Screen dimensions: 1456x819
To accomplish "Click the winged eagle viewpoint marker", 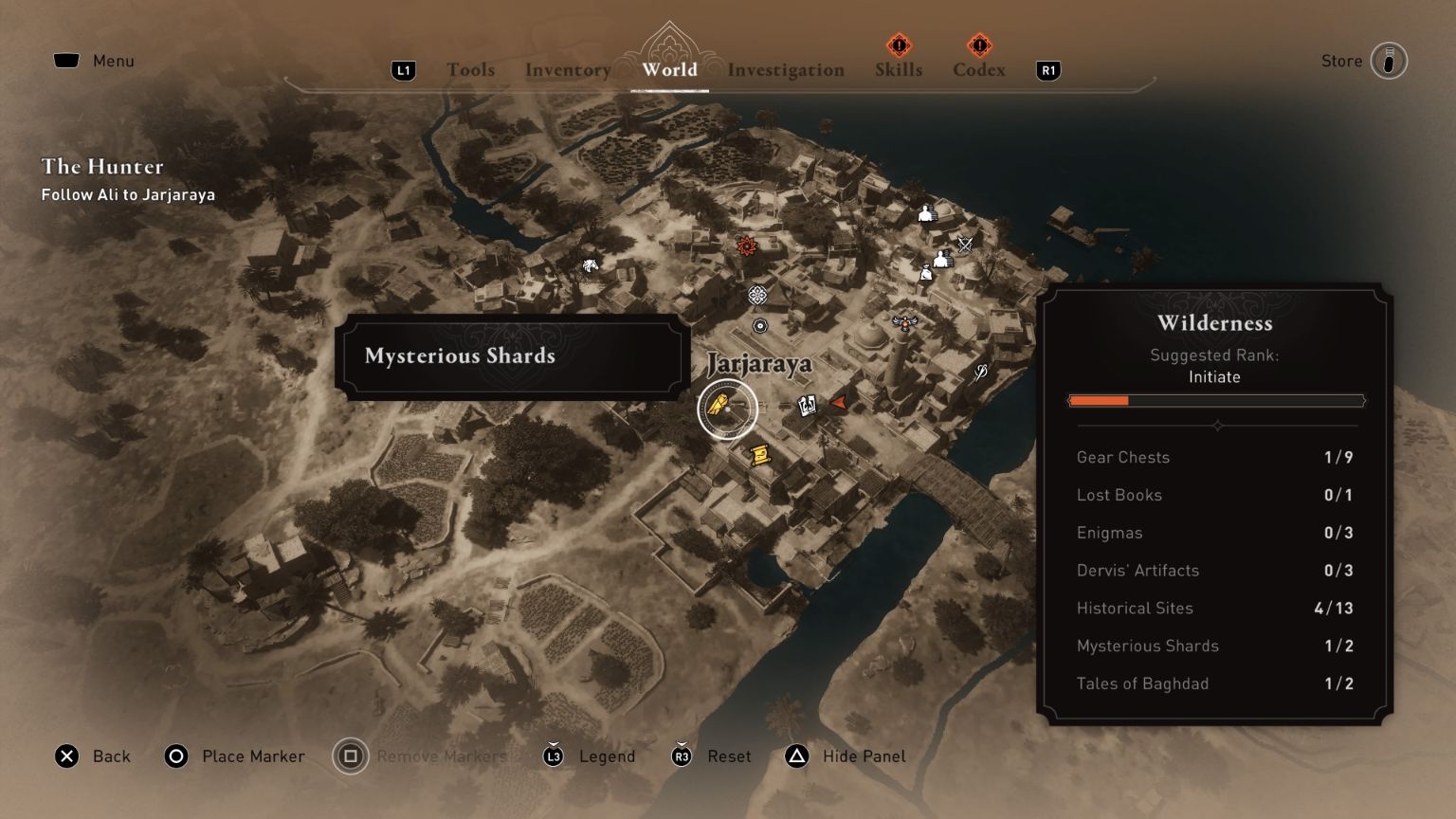I will pyautogui.click(x=906, y=322).
